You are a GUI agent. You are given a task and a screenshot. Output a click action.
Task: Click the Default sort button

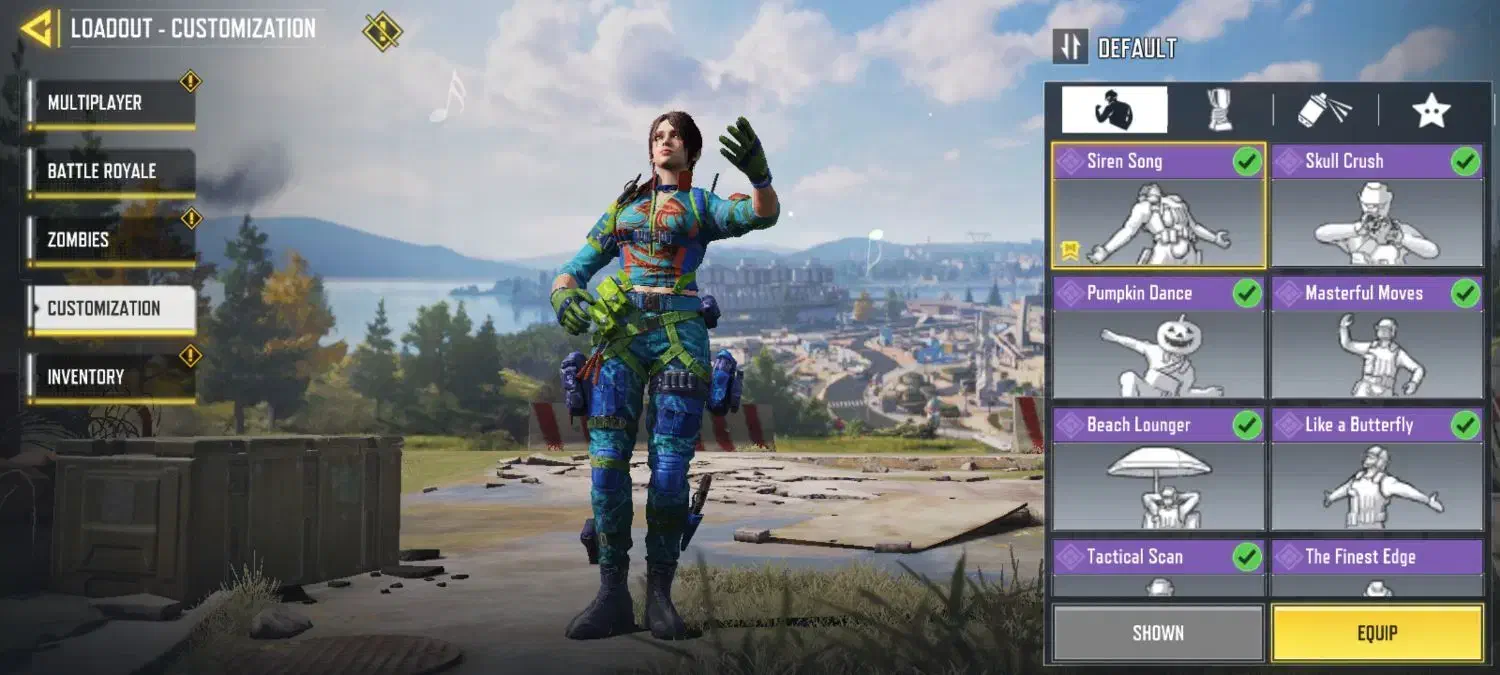[1116, 47]
